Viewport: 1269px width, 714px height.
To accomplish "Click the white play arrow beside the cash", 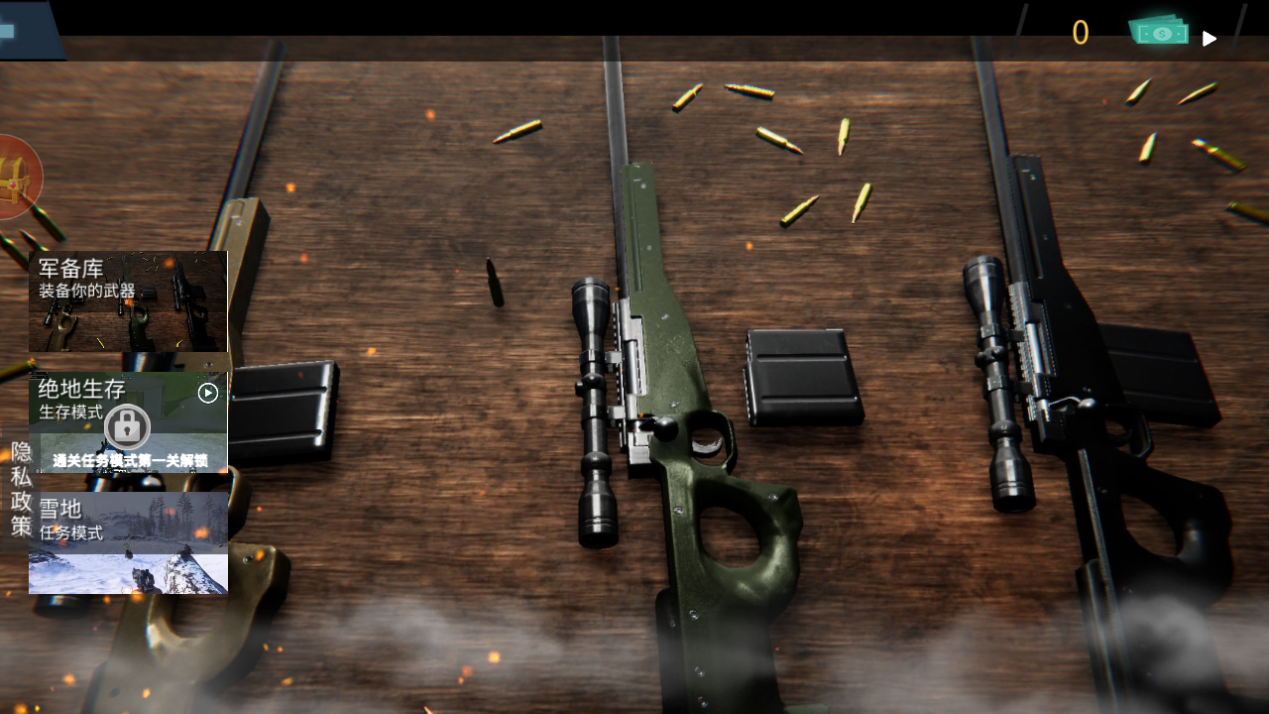I will coord(1210,39).
